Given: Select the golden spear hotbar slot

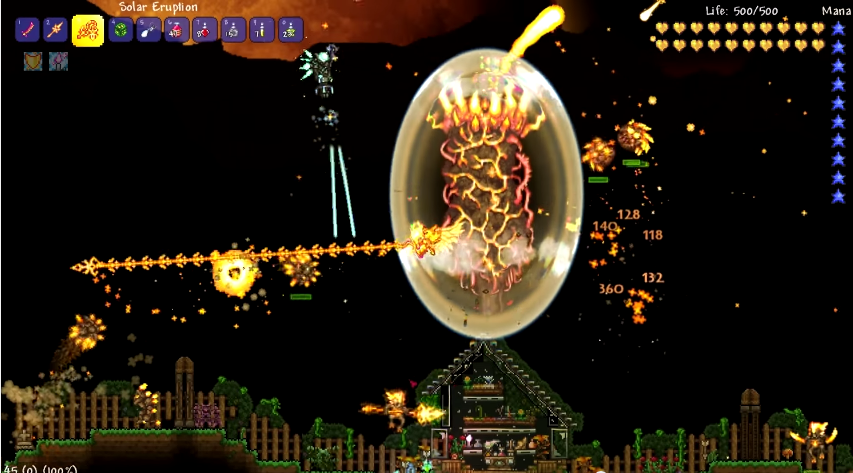Looking at the screenshot, I should coord(55,30).
